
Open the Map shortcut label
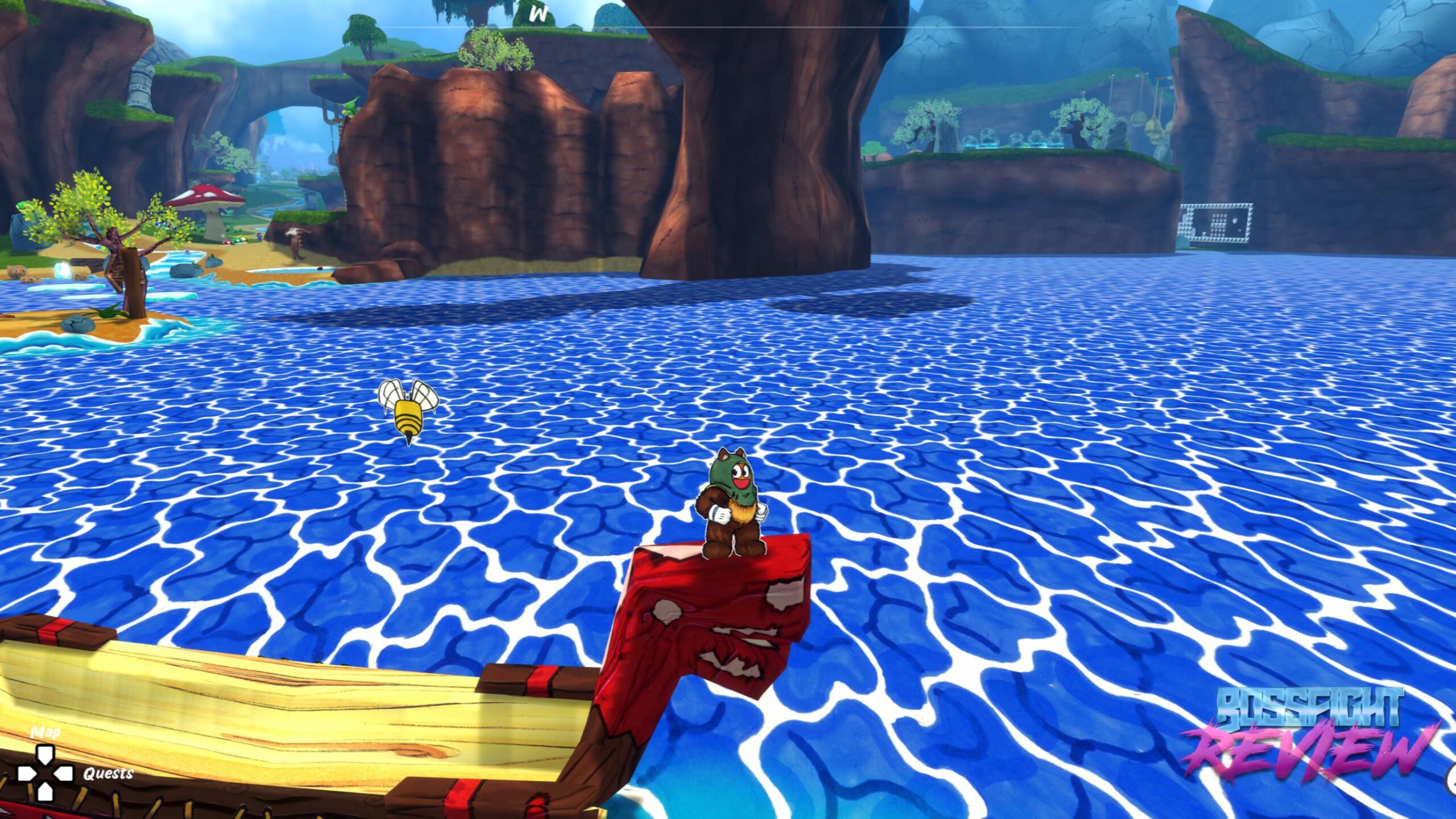coord(45,731)
